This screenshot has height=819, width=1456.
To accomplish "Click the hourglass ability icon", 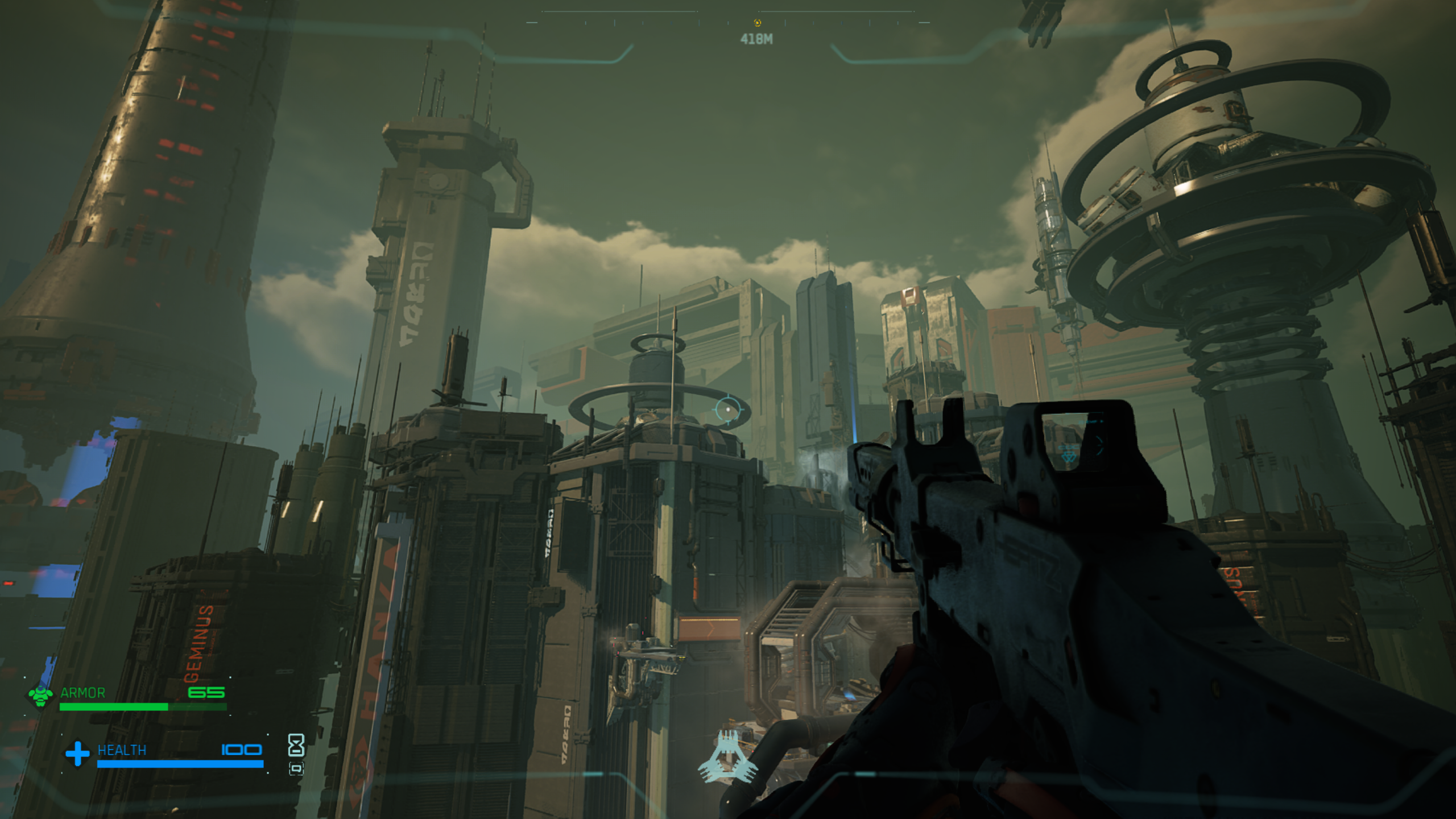I will [x=296, y=744].
